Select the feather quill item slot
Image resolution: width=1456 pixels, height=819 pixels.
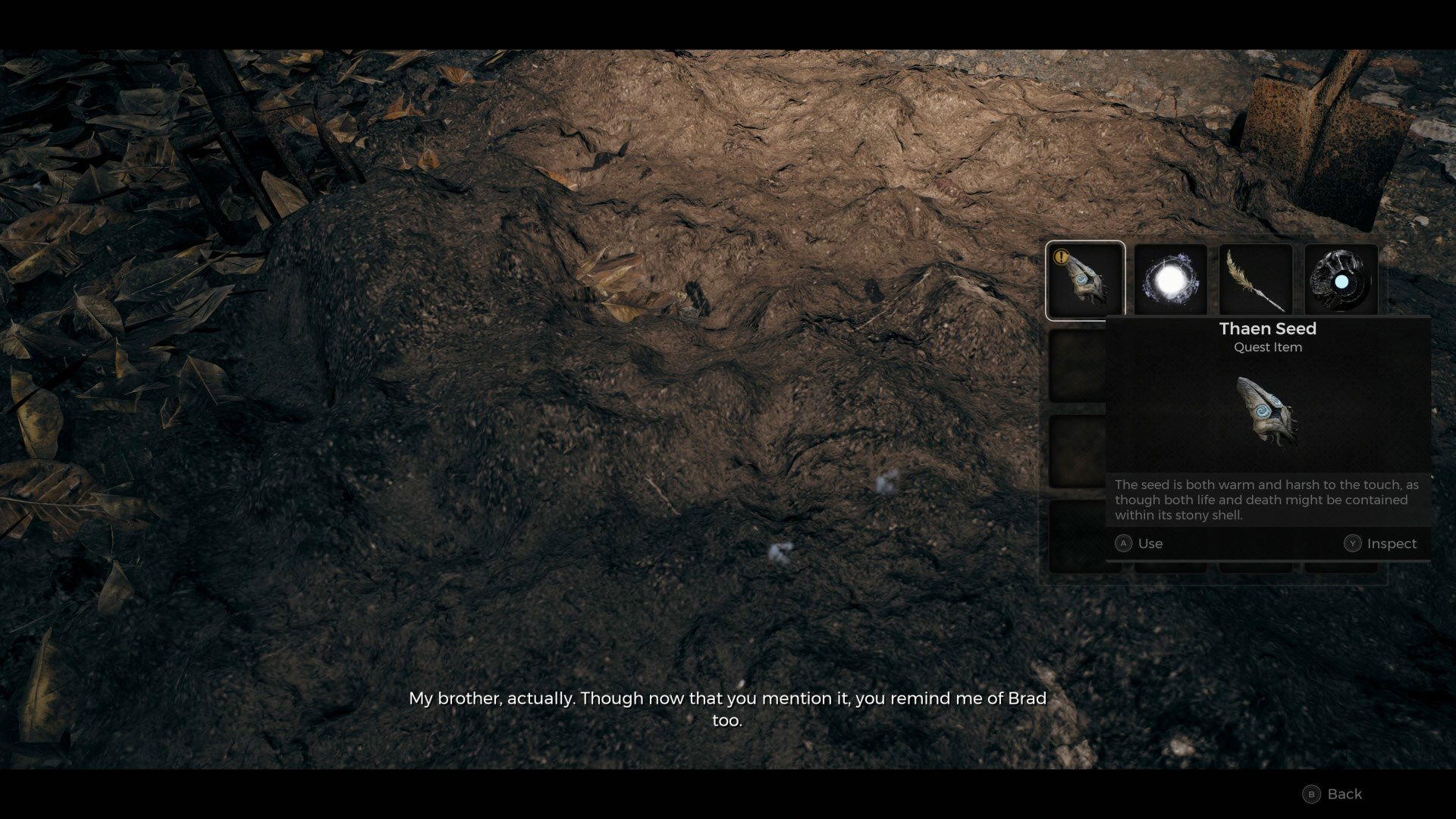click(1256, 280)
